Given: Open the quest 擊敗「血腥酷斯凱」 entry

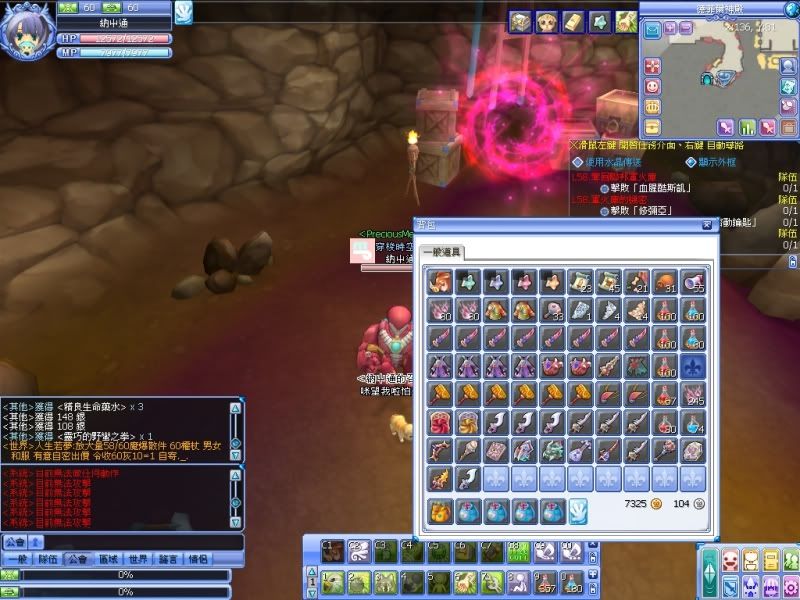Looking at the screenshot, I should [652, 187].
